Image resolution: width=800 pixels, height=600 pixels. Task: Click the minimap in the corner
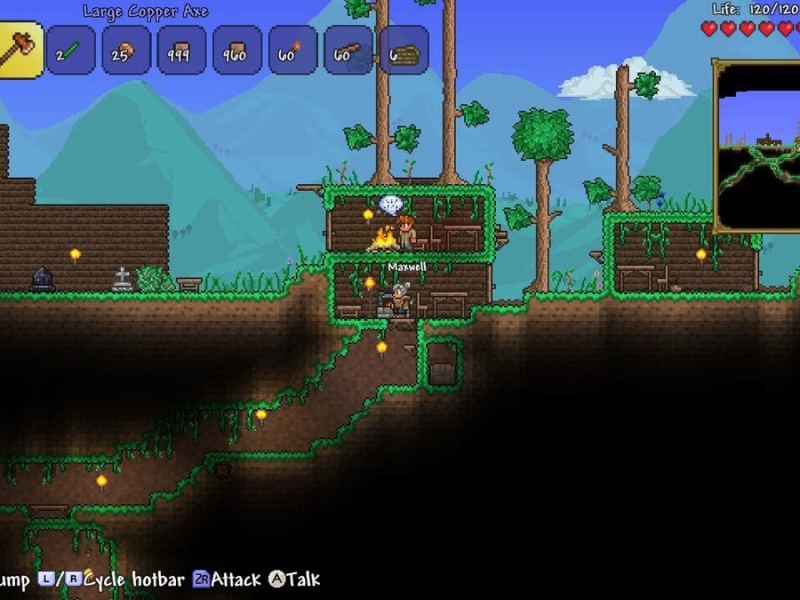coord(758,146)
